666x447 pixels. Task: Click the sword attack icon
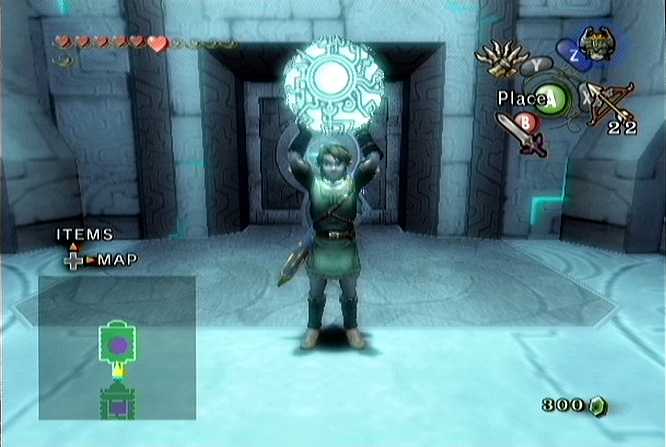(519, 134)
